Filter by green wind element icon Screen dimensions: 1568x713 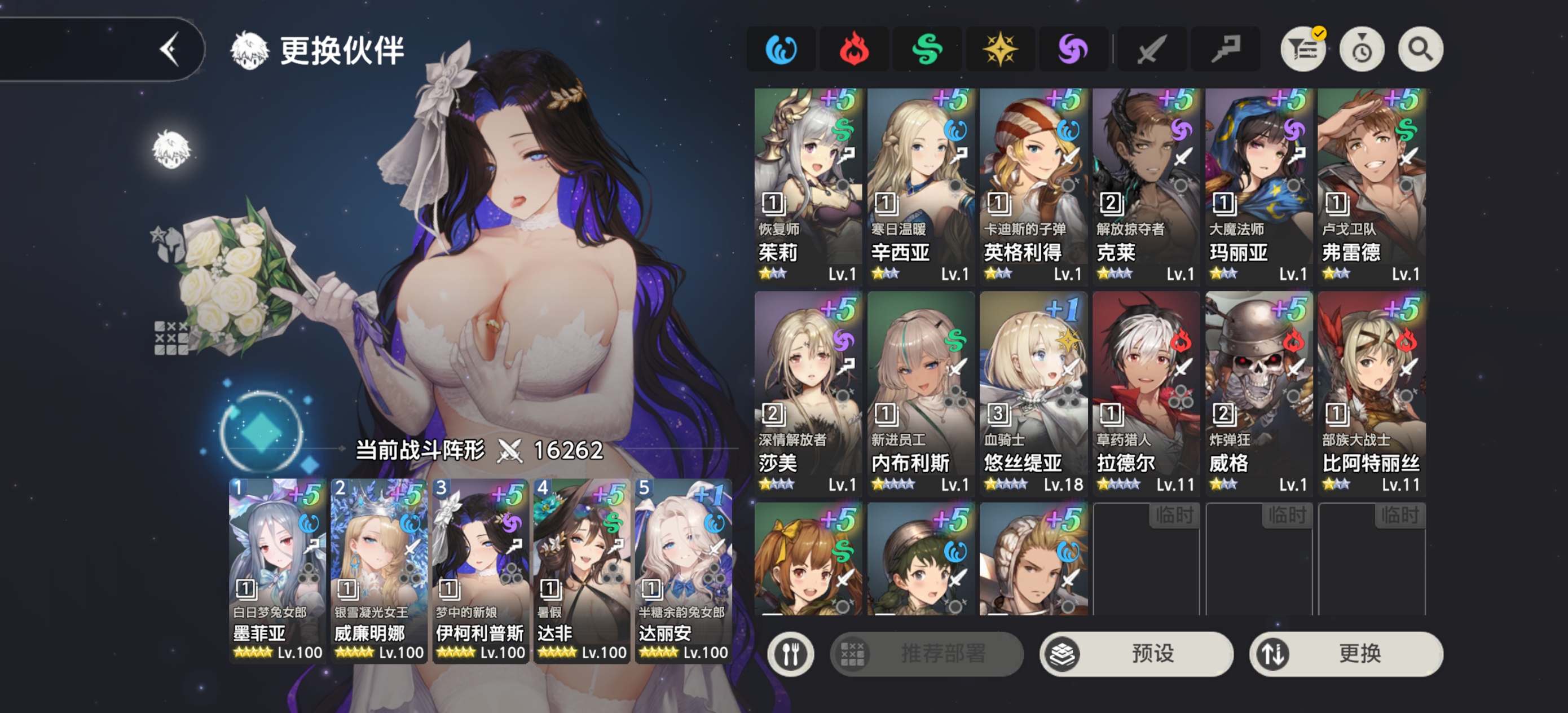[x=927, y=49]
